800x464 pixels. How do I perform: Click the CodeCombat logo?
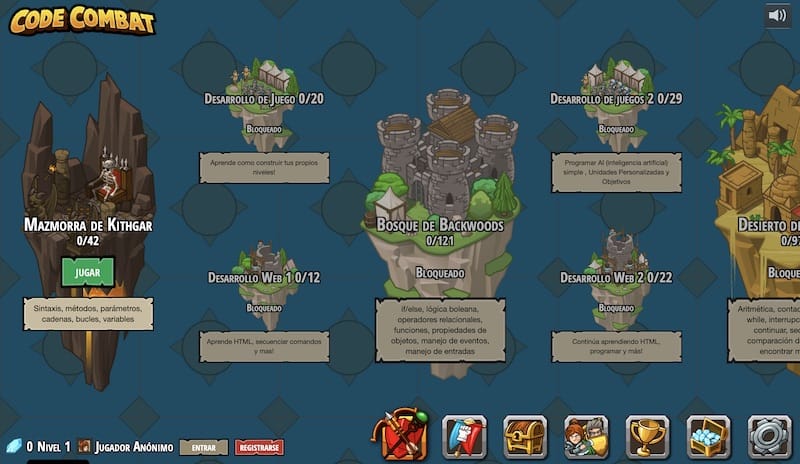tap(82, 19)
